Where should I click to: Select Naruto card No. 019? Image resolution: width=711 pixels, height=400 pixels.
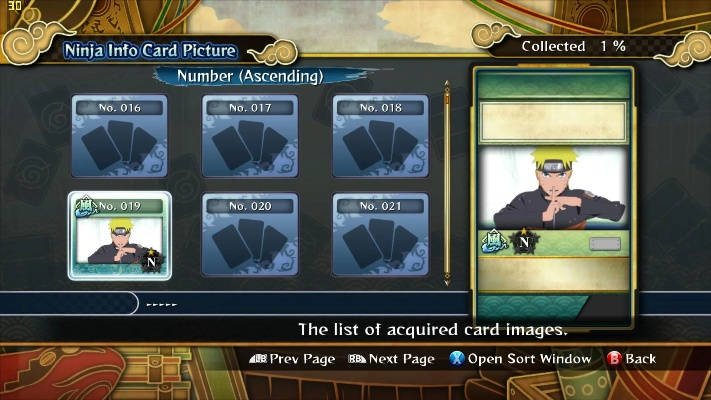[120, 235]
